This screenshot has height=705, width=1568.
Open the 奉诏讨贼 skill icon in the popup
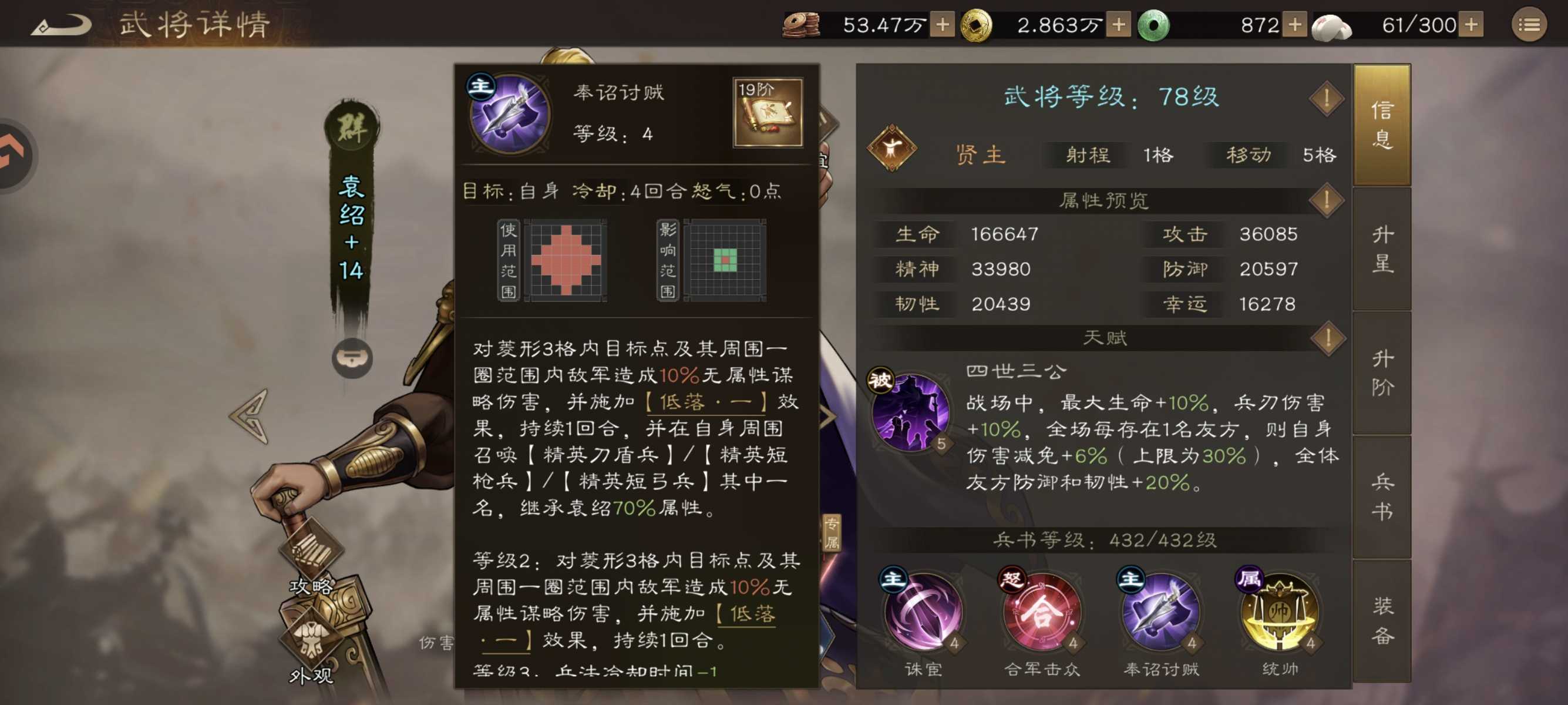(509, 115)
